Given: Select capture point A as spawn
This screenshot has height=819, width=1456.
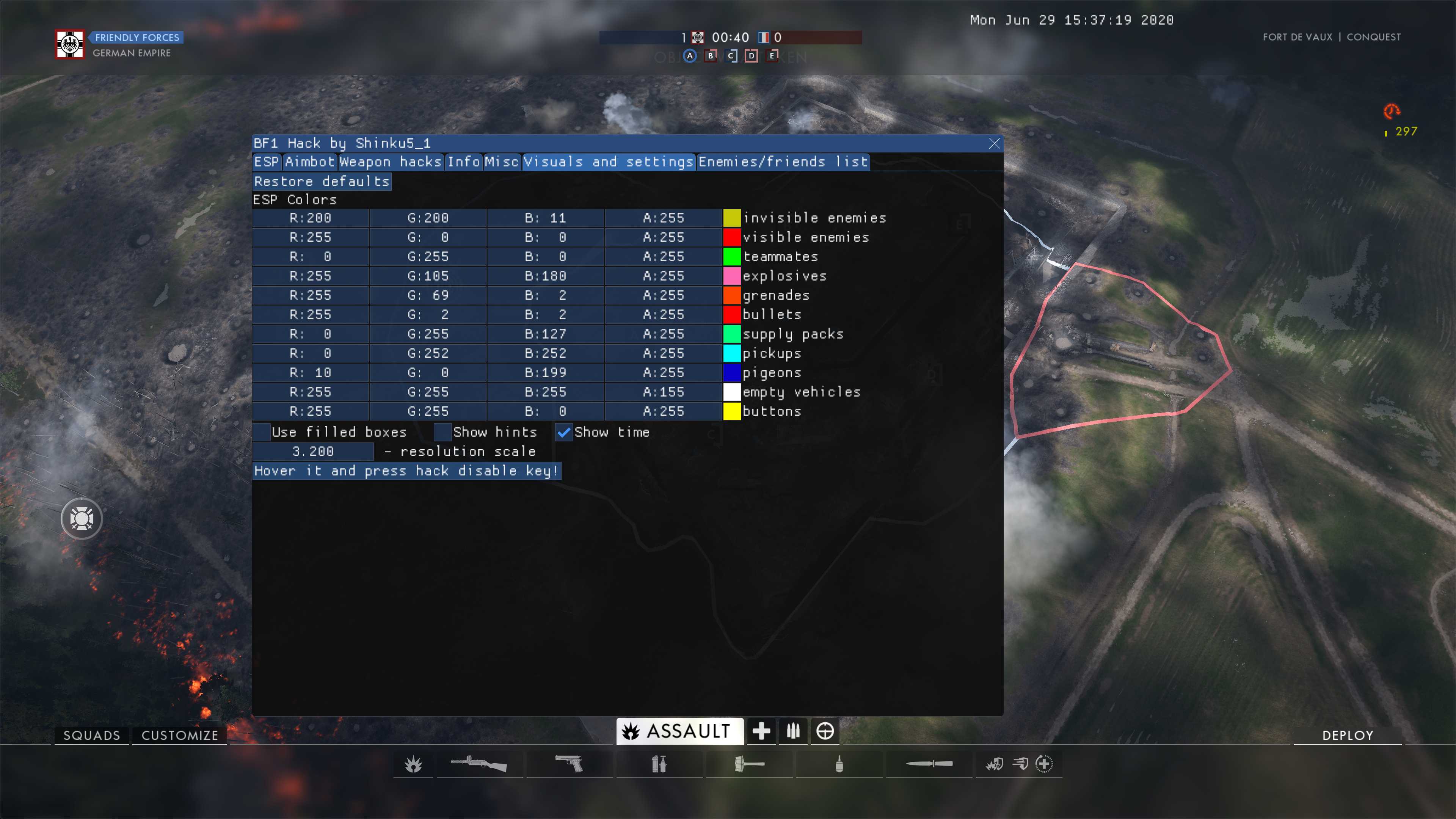Looking at the screenshot, I should (690, 56).
